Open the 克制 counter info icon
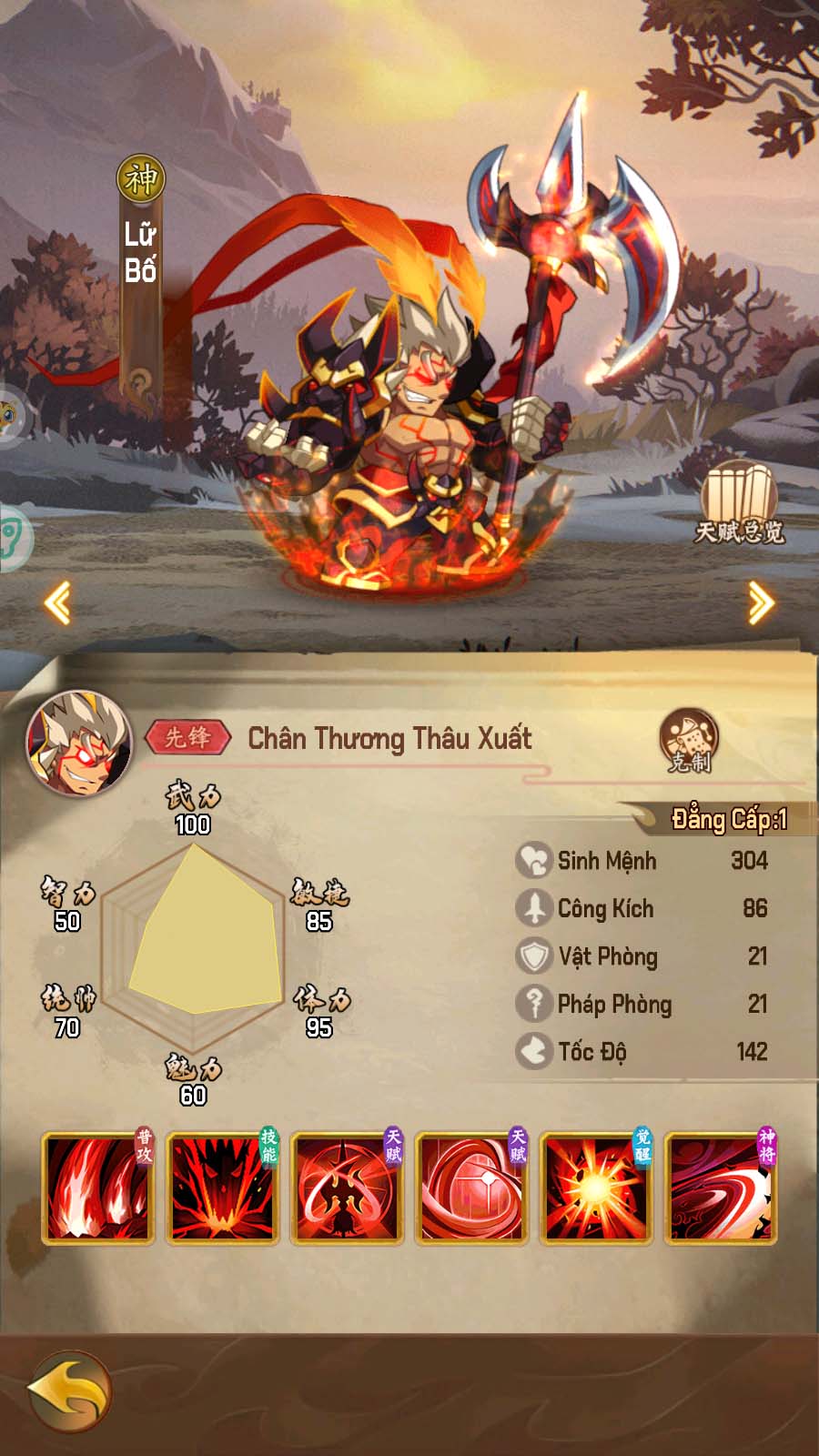This screenshot has width=819, height=1456. tap(689, 741)
